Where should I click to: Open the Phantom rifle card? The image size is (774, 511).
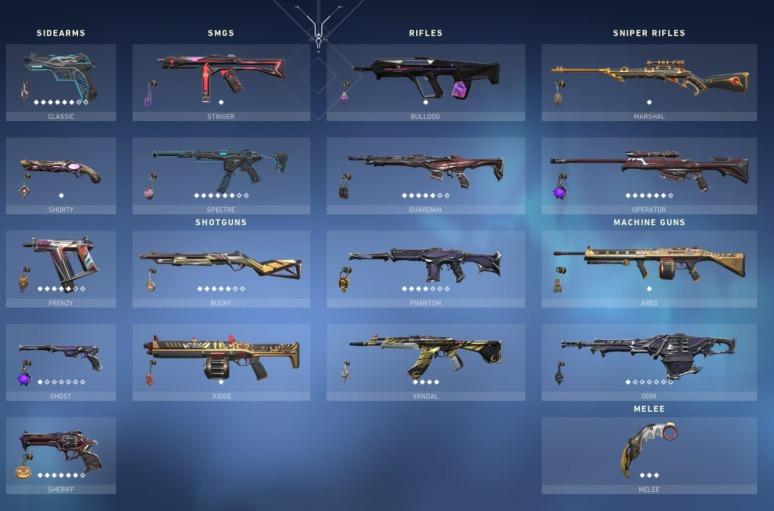pyautogui.click(x=425, y=268)
